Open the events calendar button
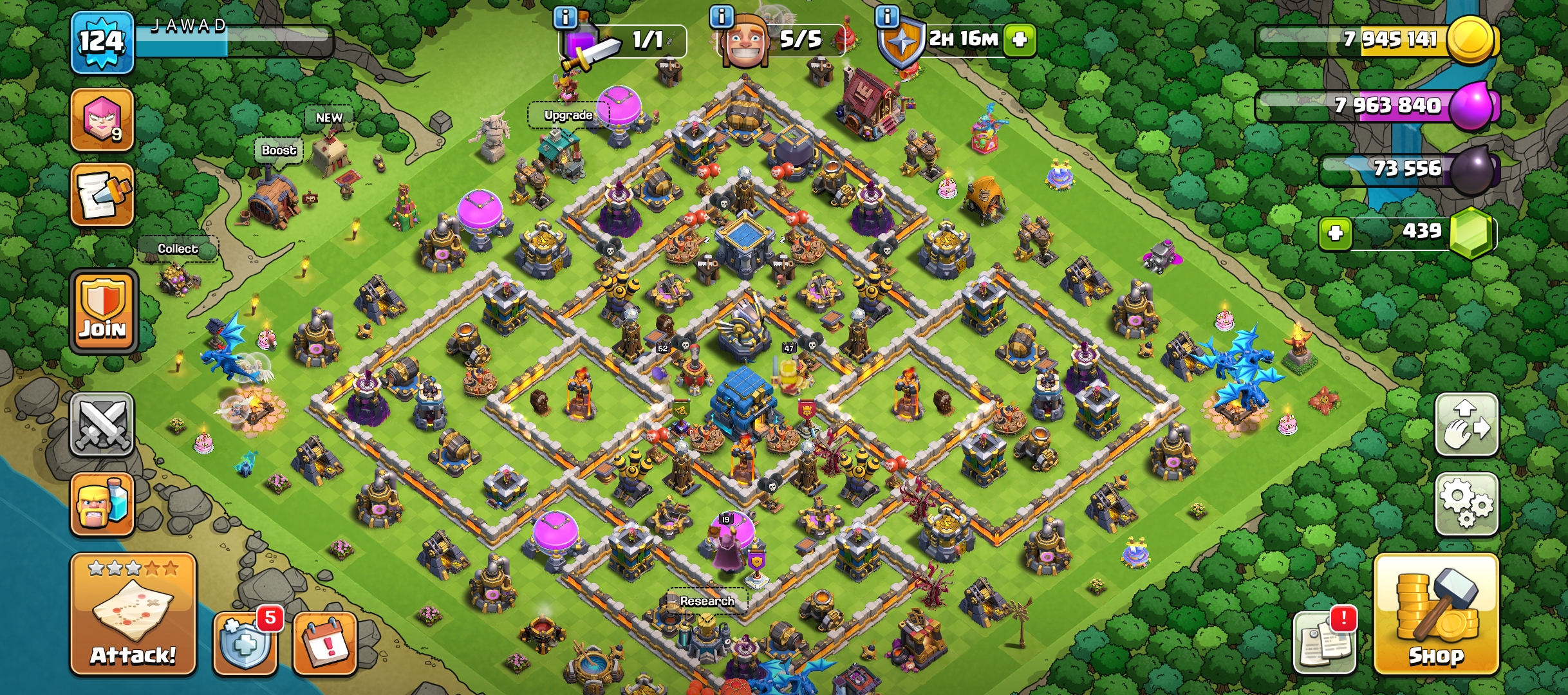The image size is (1568, 695). (x=325, y=643)
